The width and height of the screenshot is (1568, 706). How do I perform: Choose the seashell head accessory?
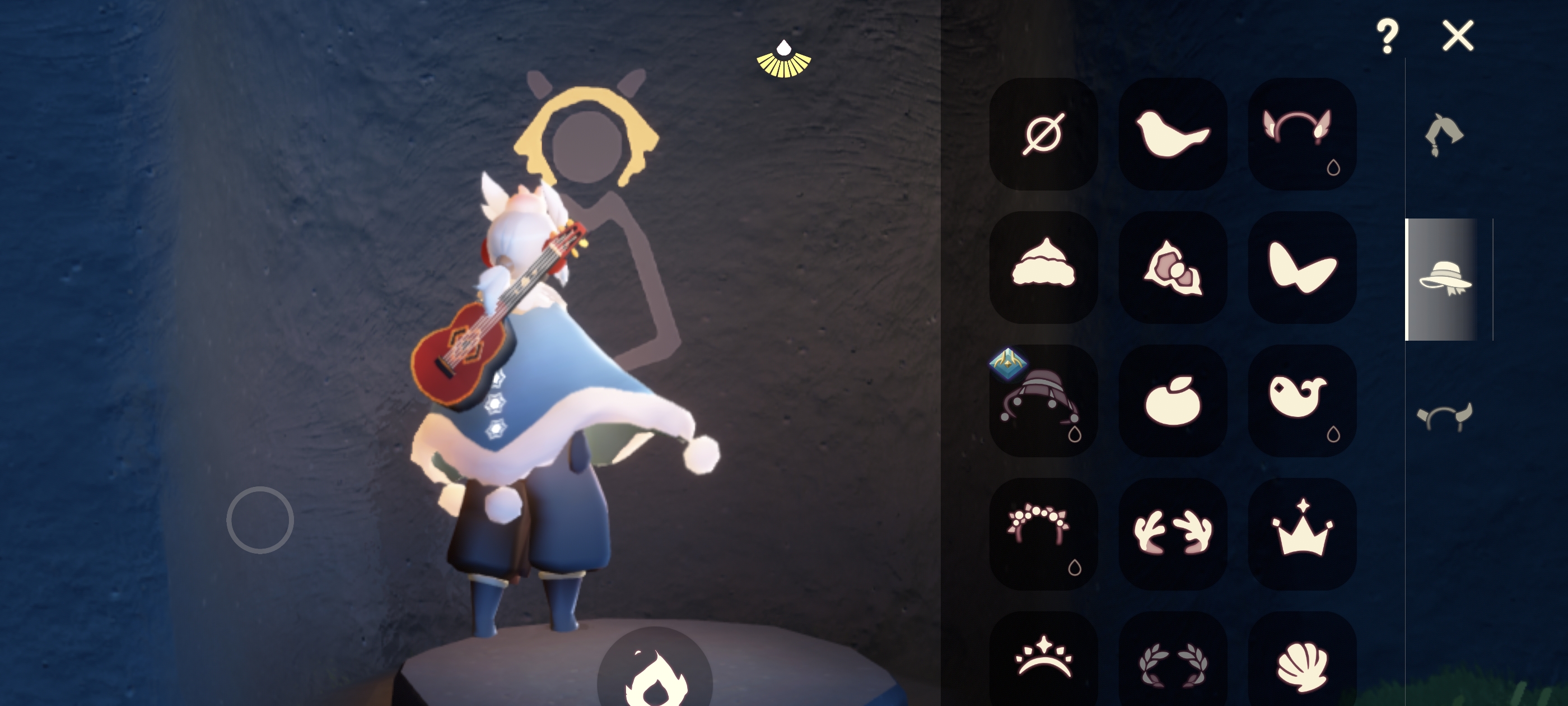(1301, 661)
